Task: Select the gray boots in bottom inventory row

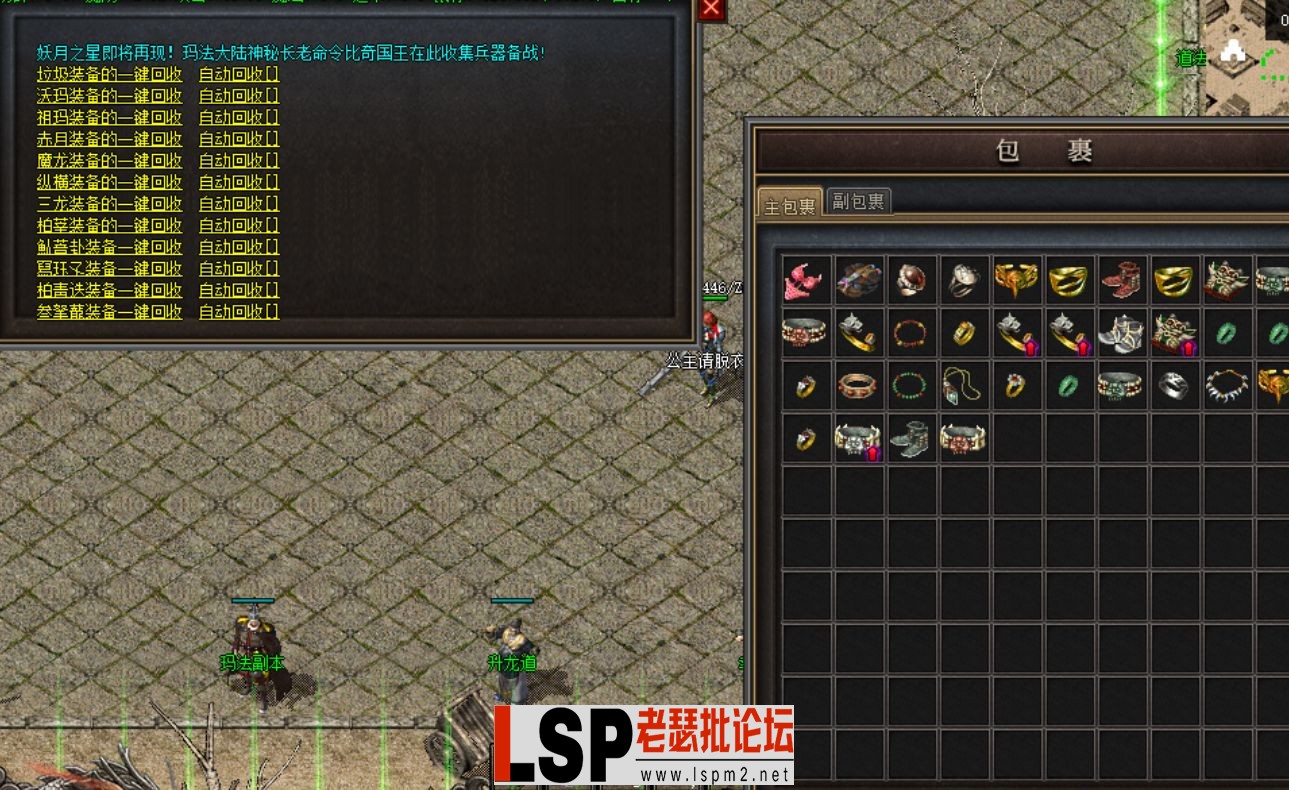Action: point(911,438)
